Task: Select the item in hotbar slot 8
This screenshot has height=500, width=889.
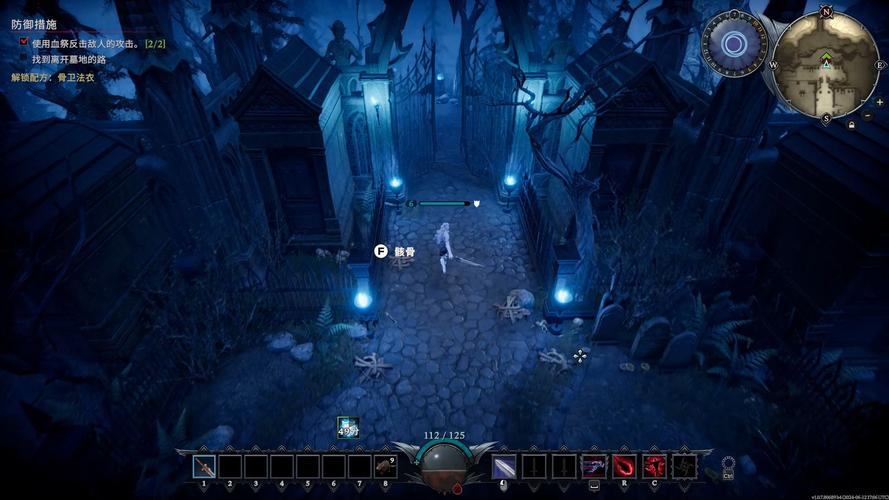Action: 385,466
